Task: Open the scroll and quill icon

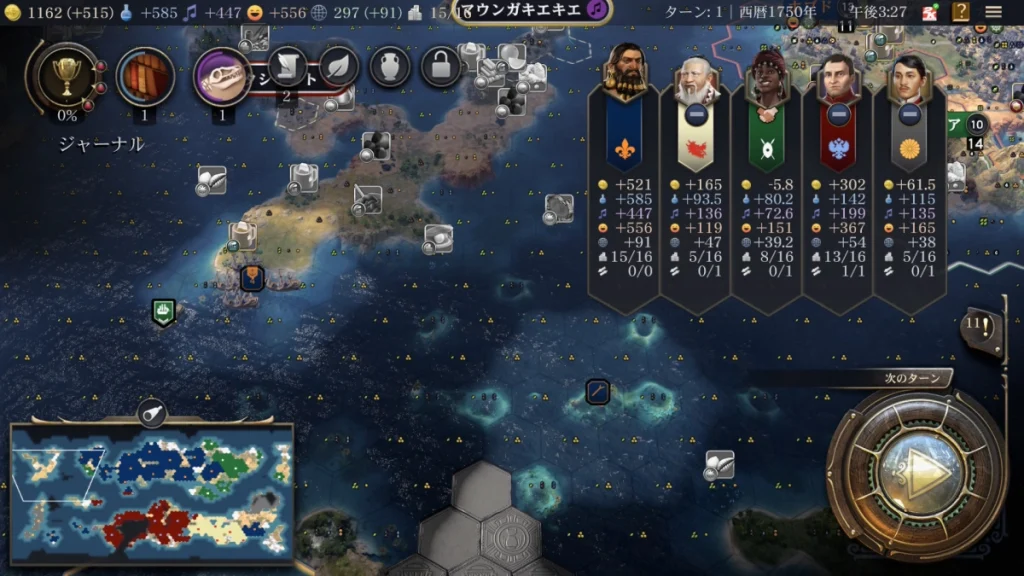Action: tap(287, 66)
